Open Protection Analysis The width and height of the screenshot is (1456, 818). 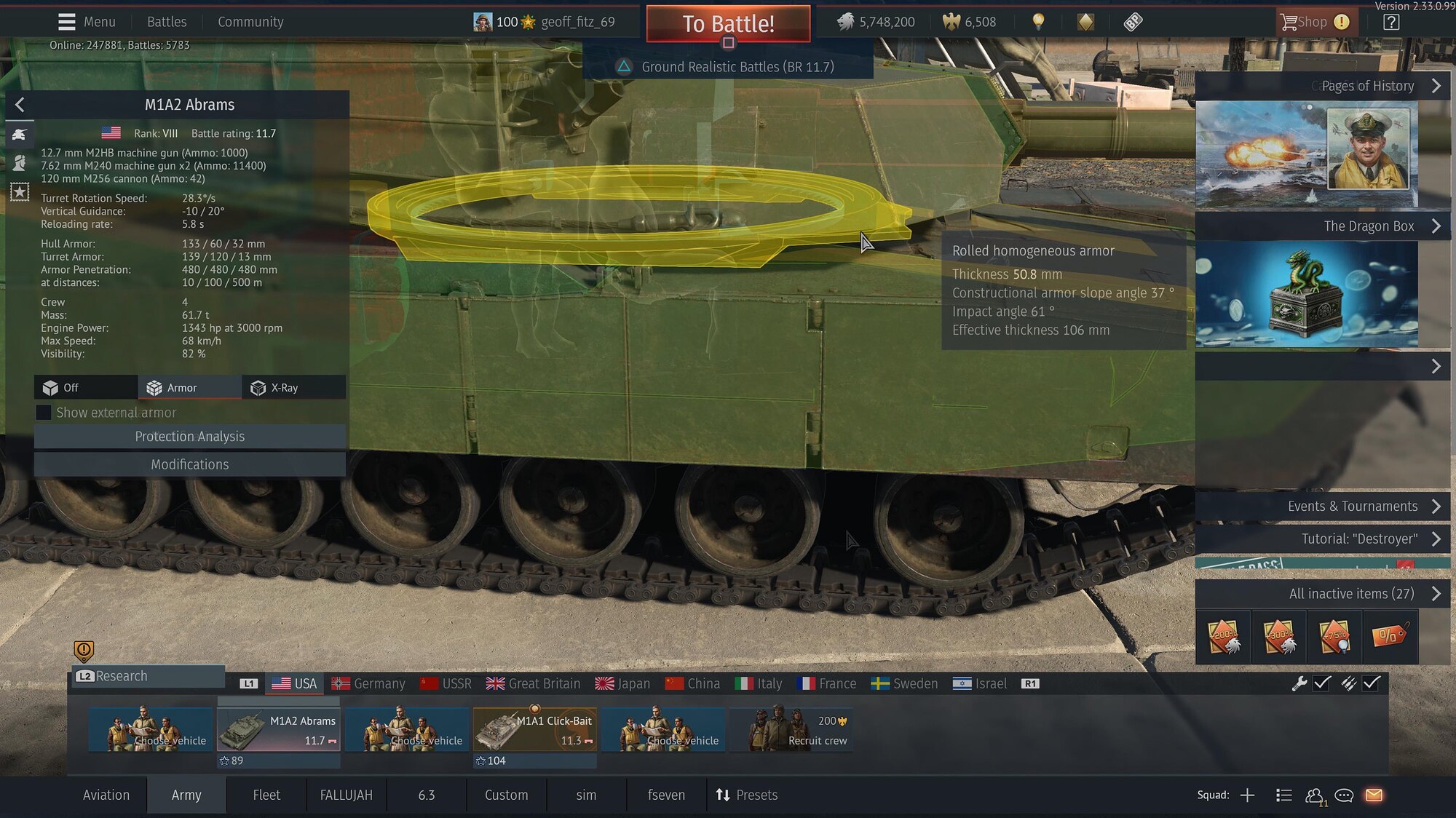[x=189, y=436]
